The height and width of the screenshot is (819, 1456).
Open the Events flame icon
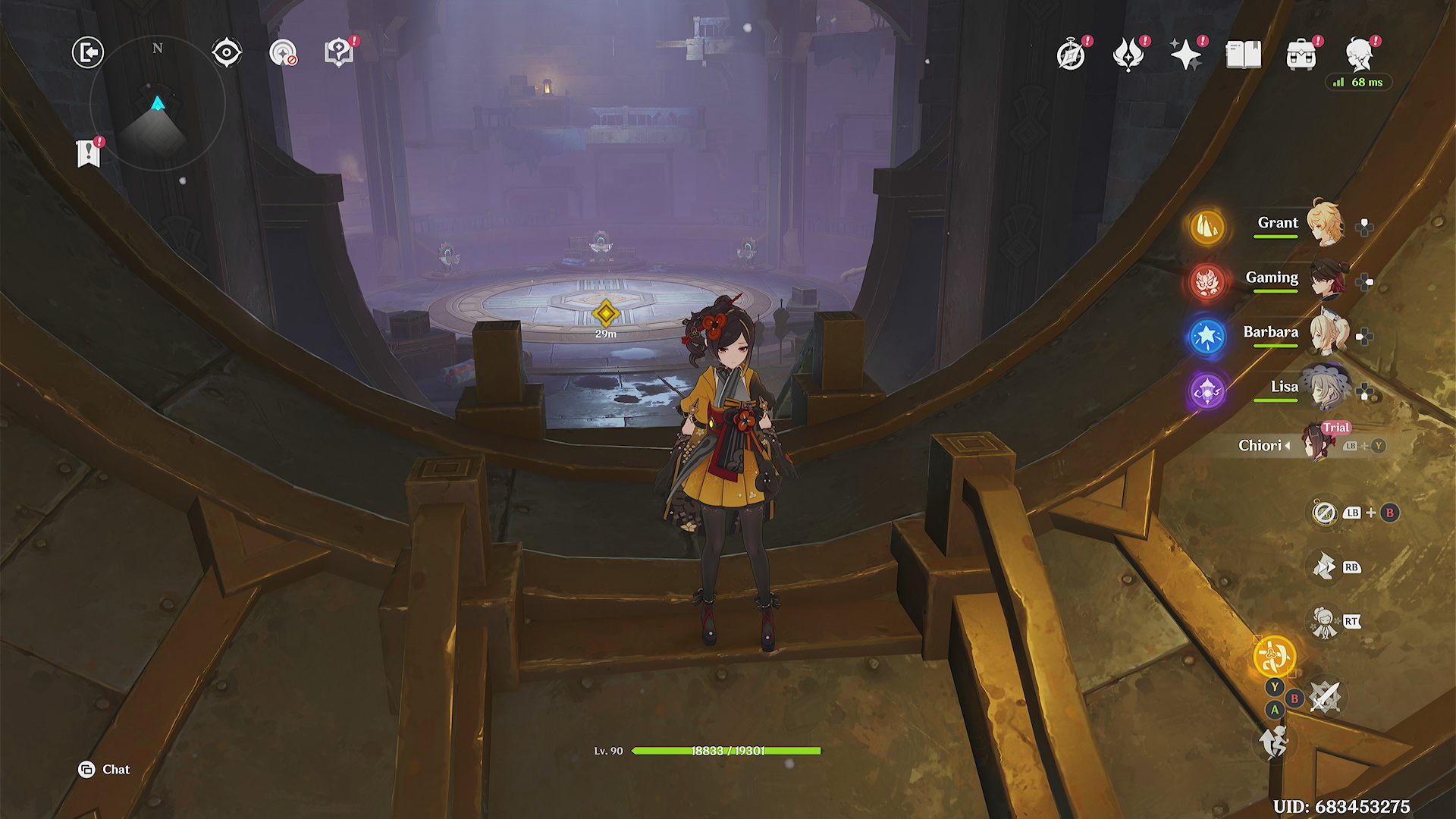coord(1128,55)
